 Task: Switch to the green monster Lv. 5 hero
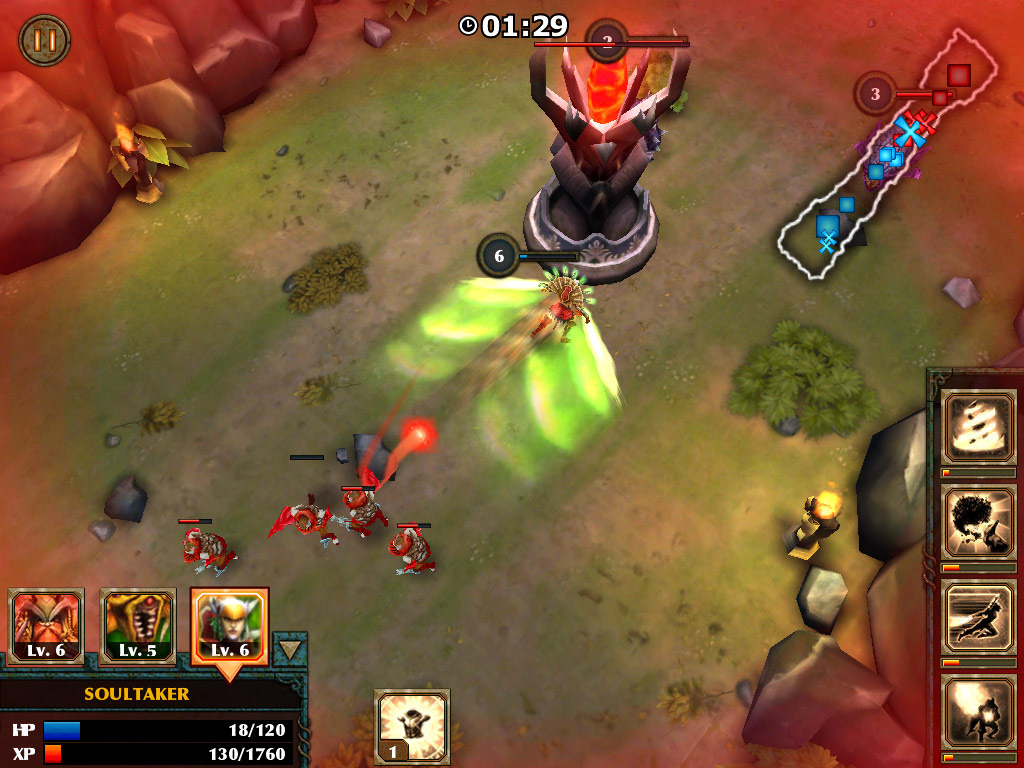[x=138, y=626]
